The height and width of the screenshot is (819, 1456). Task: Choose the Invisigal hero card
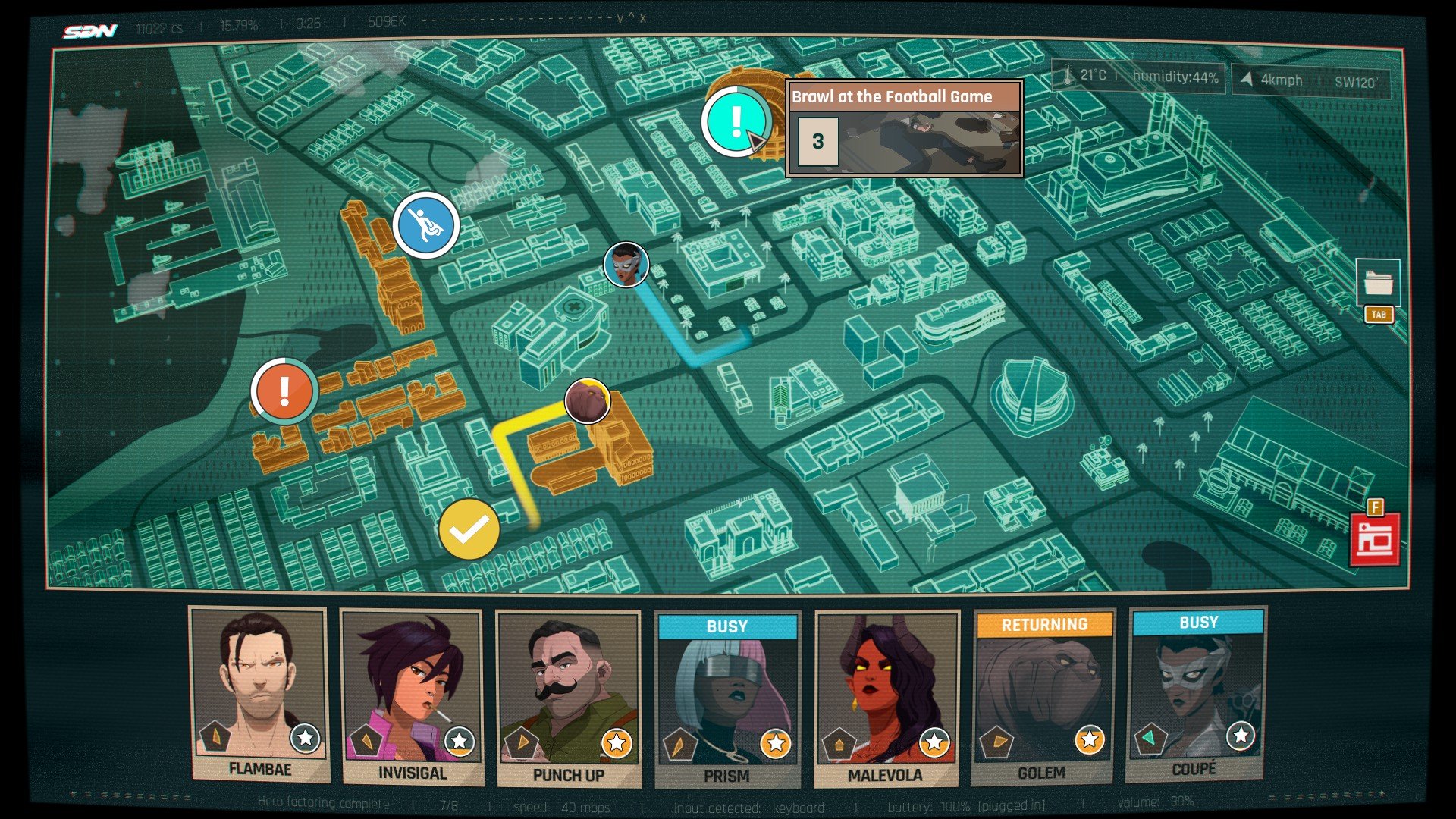click(412, 696)
